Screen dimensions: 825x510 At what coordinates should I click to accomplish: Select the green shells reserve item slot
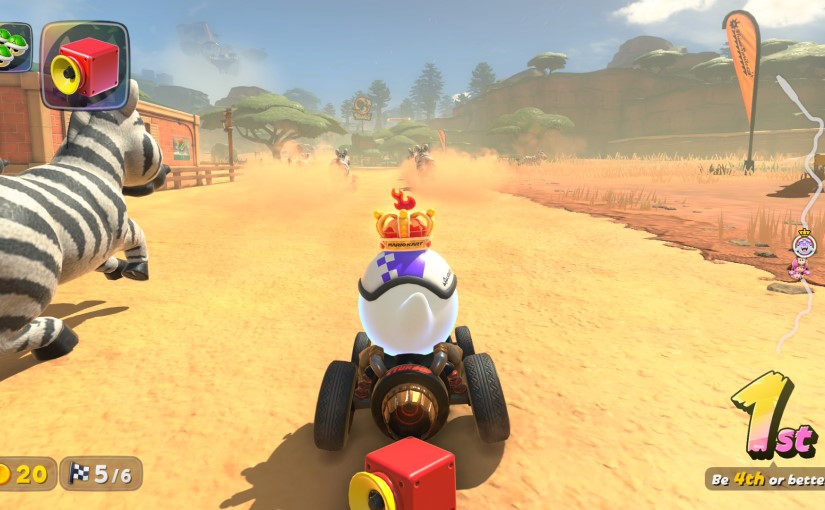click(12, 48)
